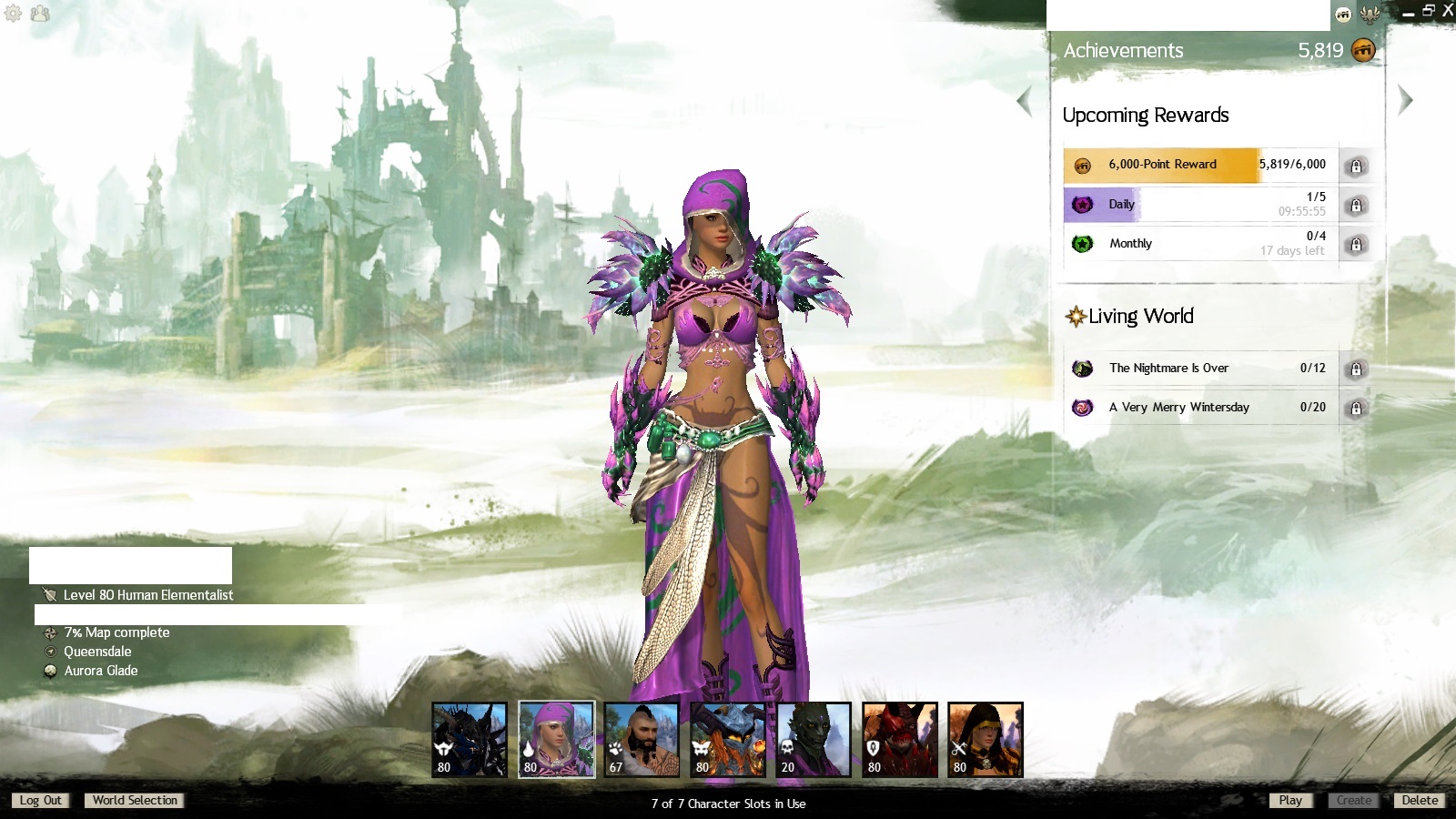Viewport: 1456px width, 819px height.
Task: Select the red-horned level 80 guardian portrait
Action: (x=899, y=740)
